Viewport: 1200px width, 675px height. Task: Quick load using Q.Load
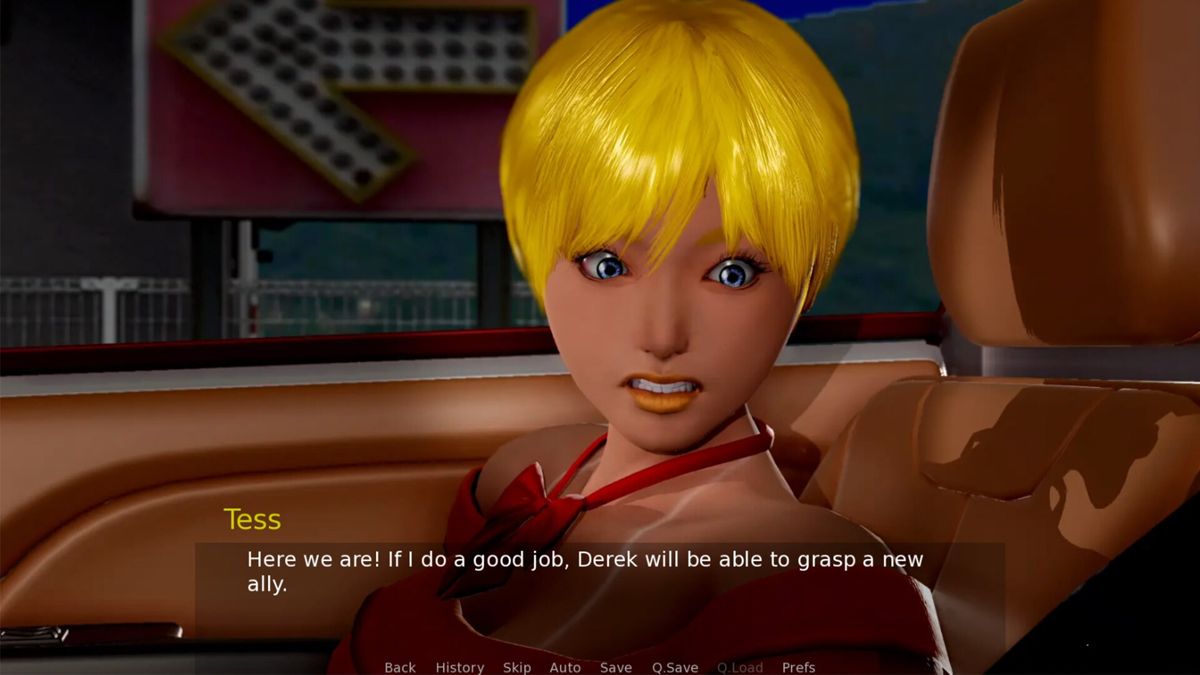739,667
